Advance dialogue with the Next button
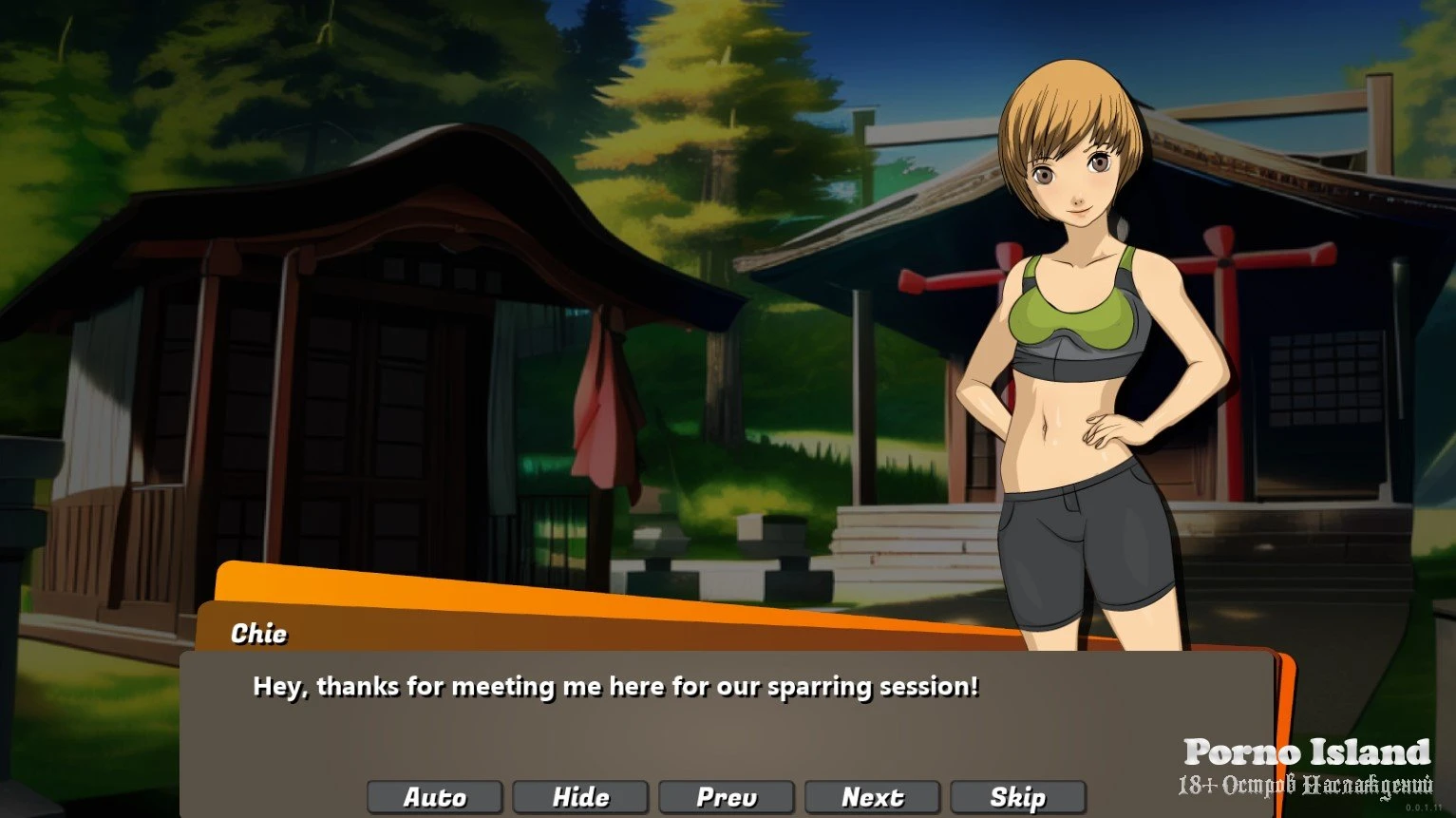This screenshot has width=1456, height=818. click(872, 797)
